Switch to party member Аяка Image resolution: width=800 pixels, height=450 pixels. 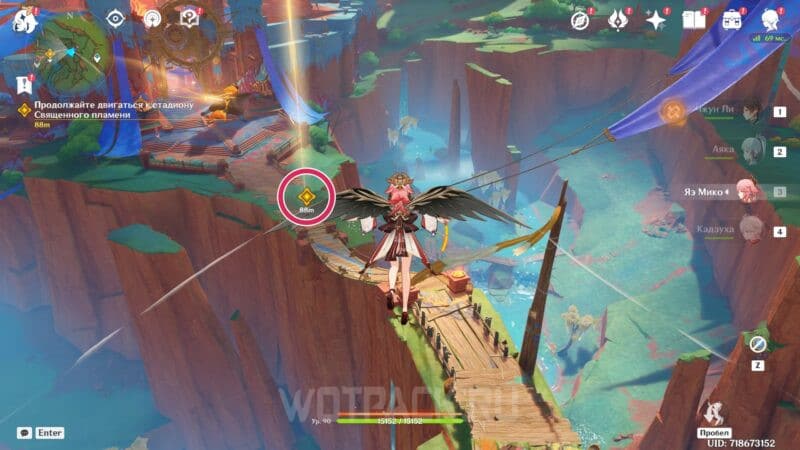point(750,151)
